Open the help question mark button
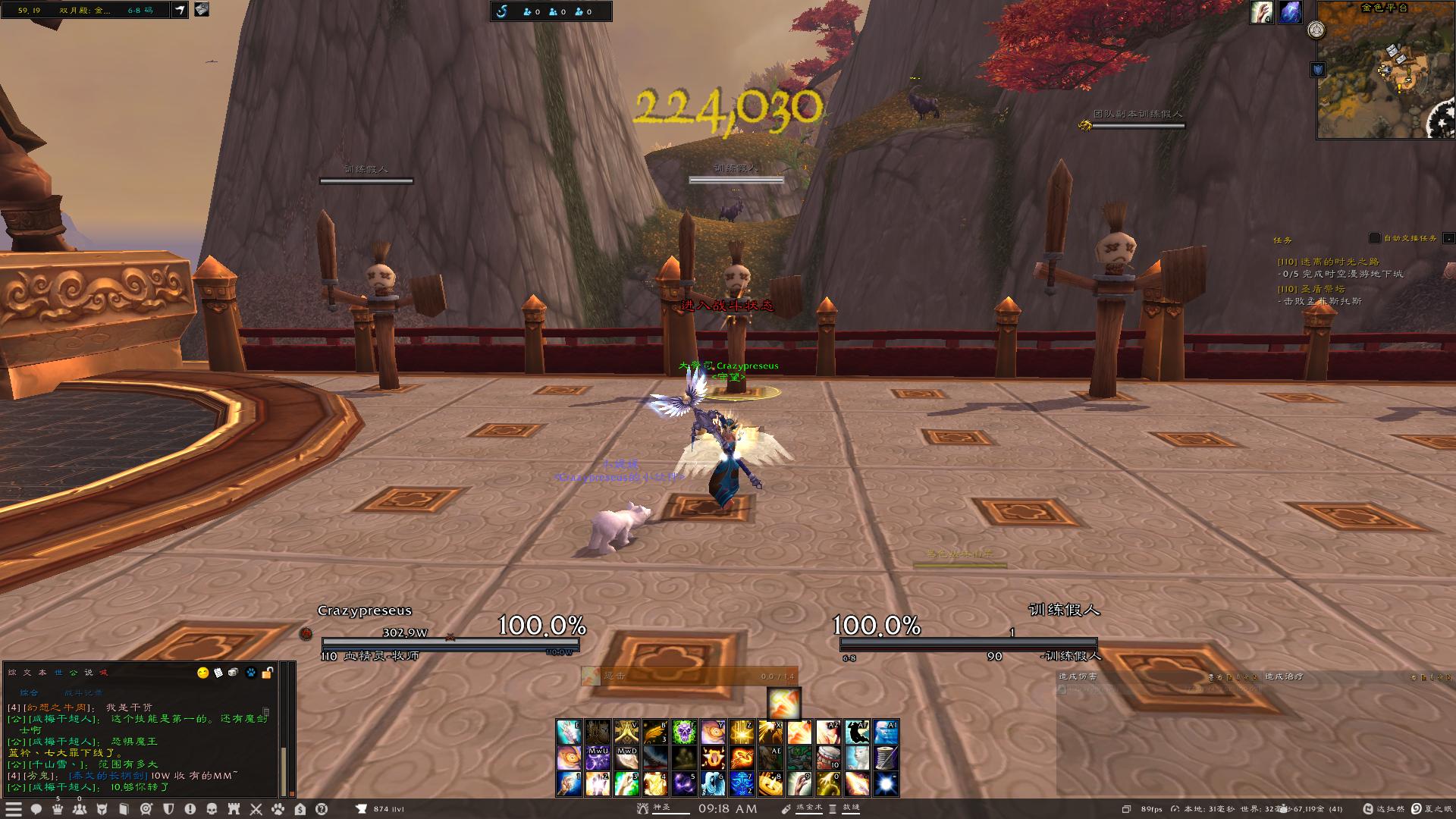Viewport: 1456px width, 819px height. [322, 809]
